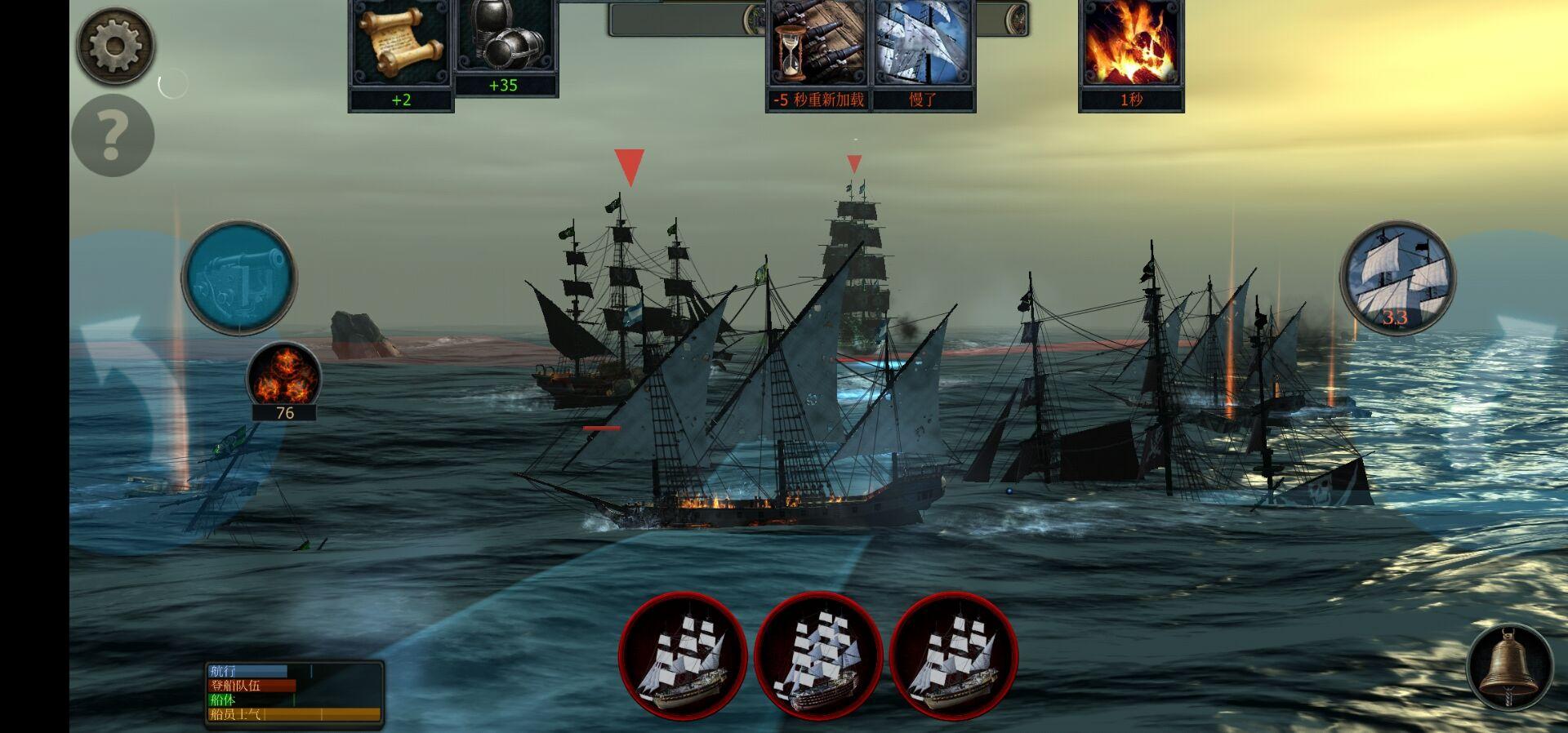Select the first fleet ship icon

click(x=683, y=655)
